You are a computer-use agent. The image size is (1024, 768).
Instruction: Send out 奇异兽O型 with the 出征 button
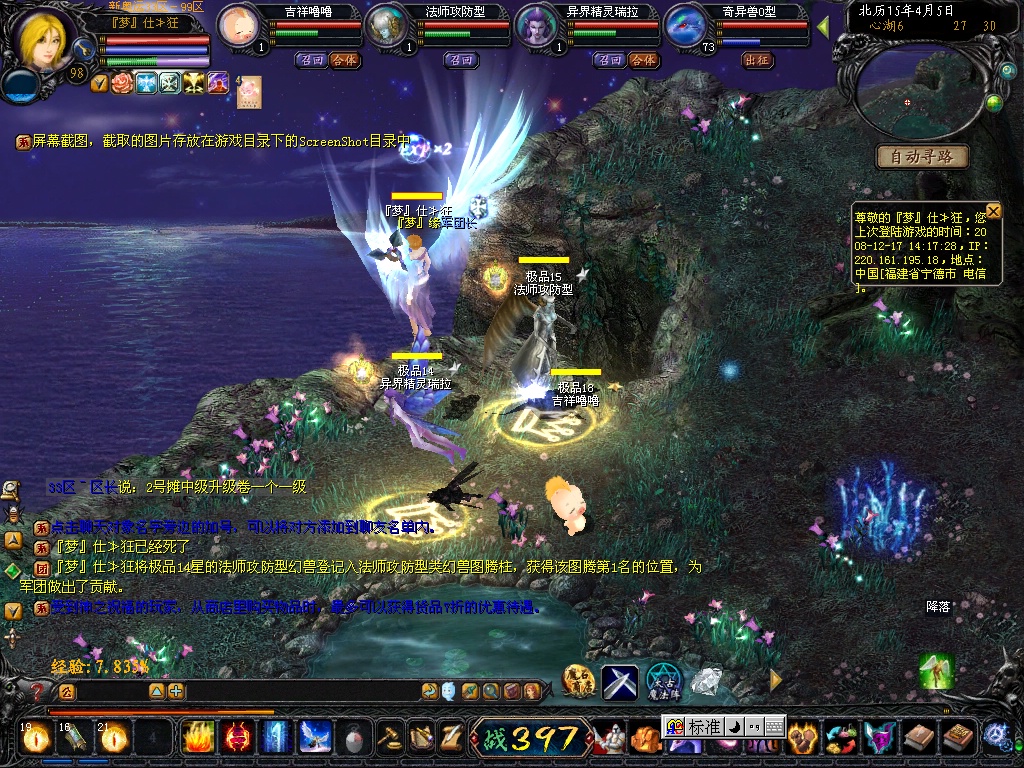(757, 60)
